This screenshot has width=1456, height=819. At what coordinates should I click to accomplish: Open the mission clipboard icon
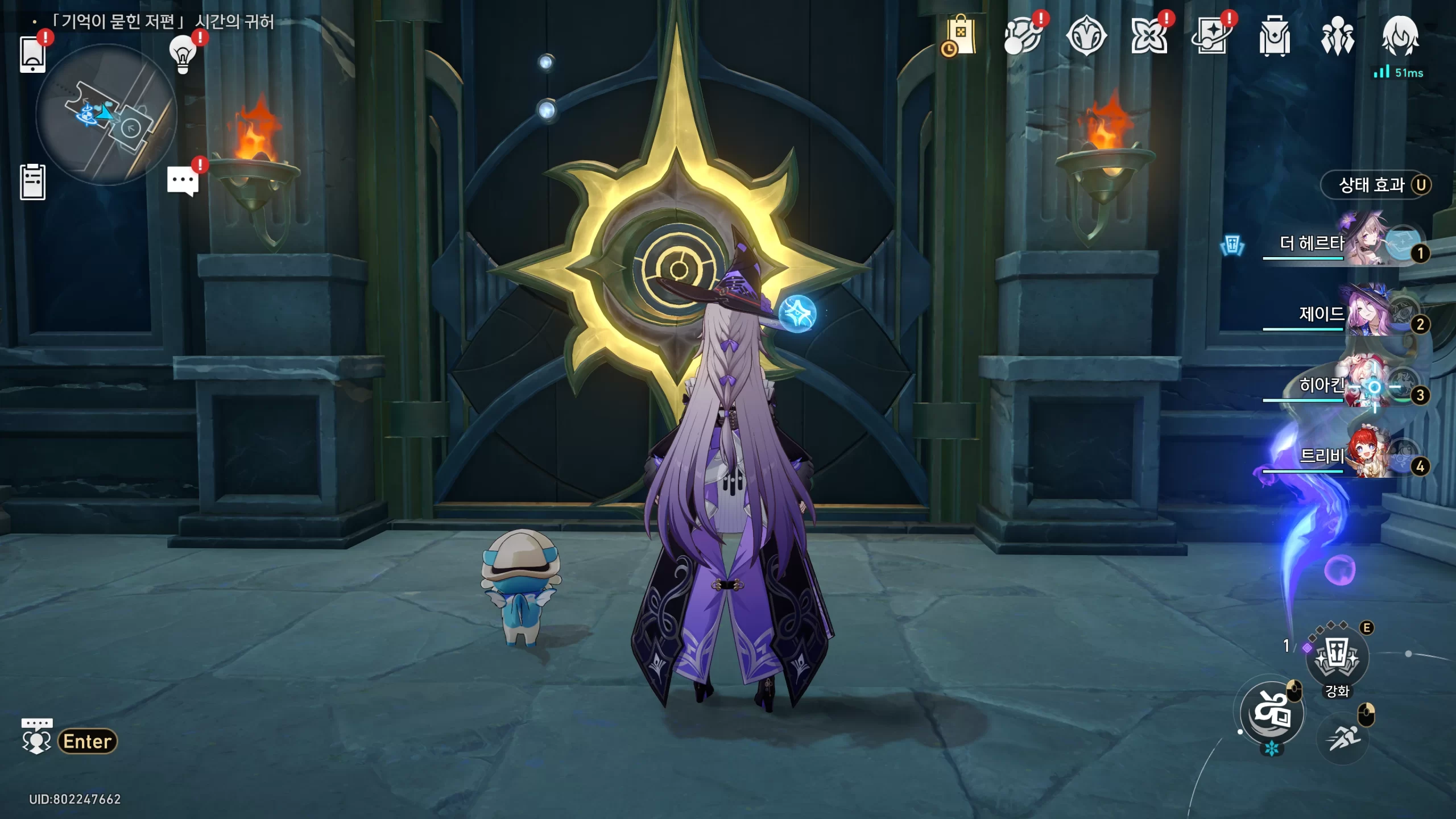pyautogui.click(x=32, y=182)
